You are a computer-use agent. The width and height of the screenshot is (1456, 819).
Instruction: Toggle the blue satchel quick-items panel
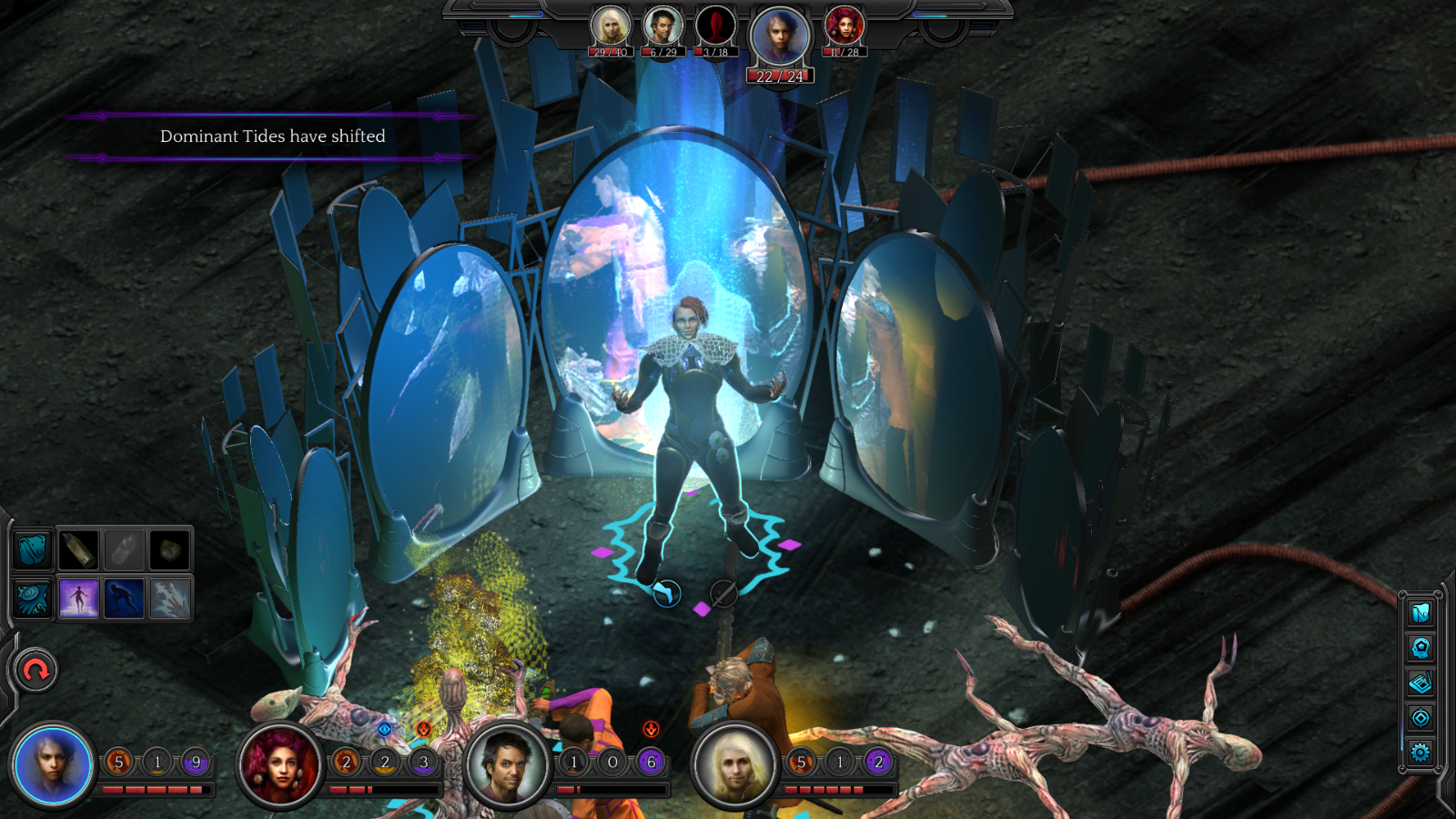coord(32,551)
